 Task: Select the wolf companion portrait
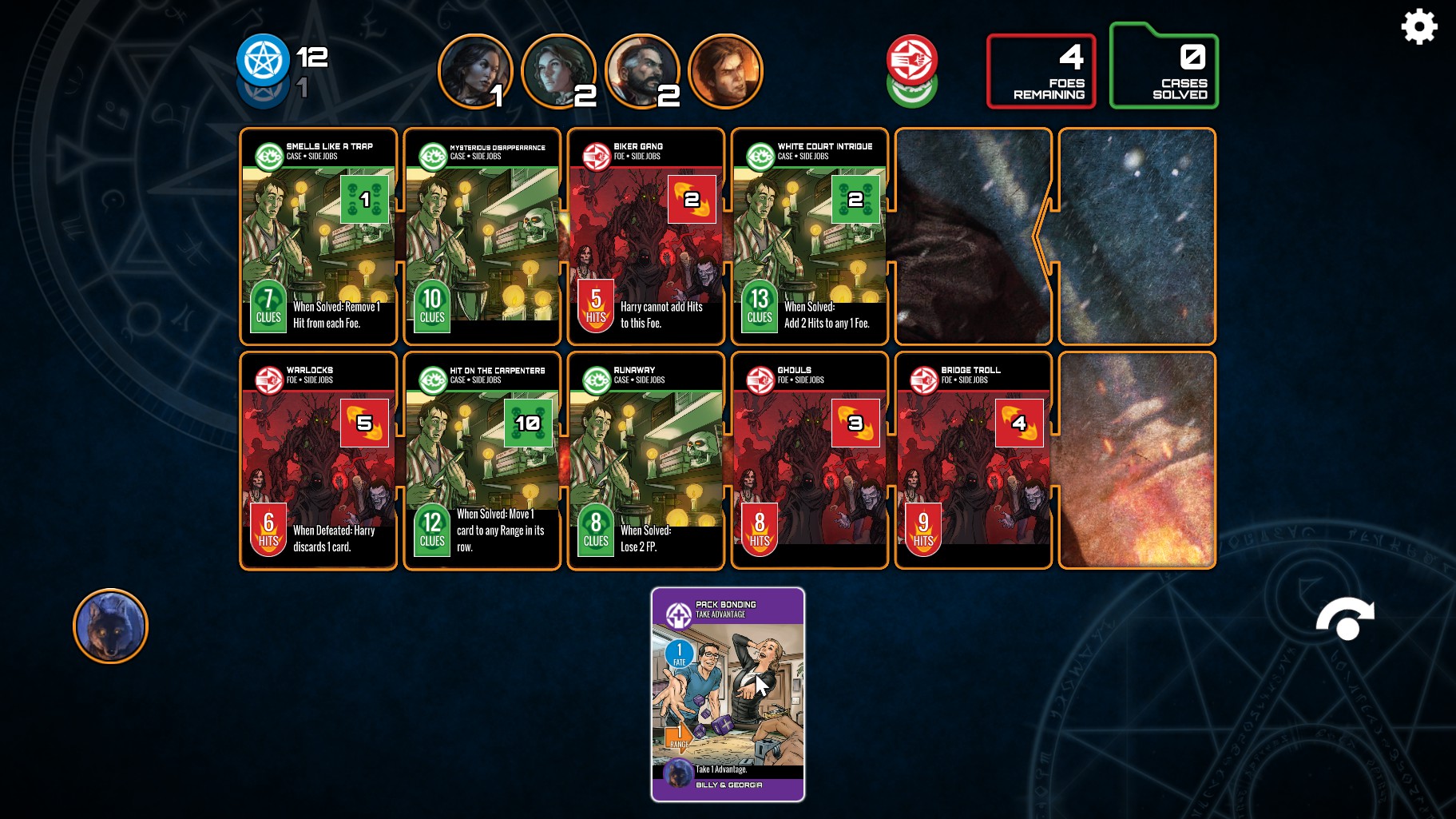click(x=109, y=626)
